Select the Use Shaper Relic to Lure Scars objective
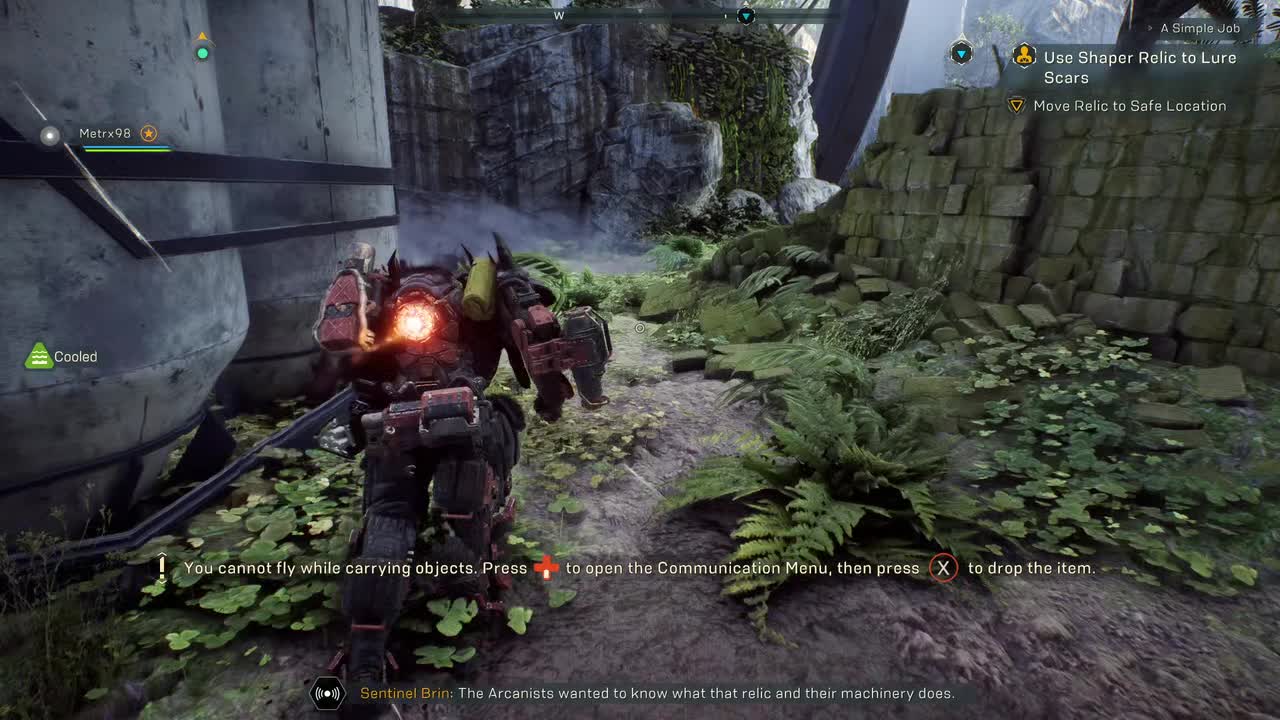The height and width of the screenshot is (720, 1280). pyautogui.click(x=1140, y=67)
